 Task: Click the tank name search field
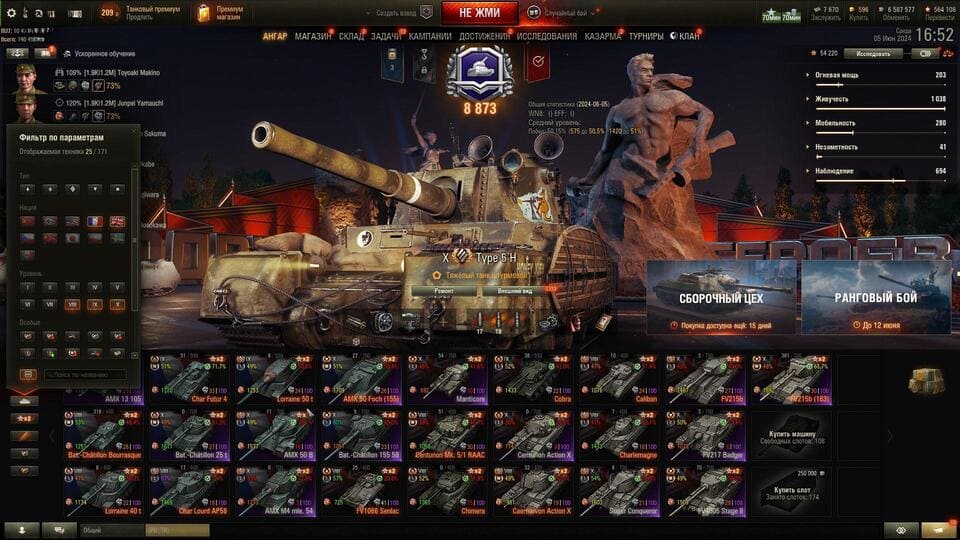click(85, 375)
